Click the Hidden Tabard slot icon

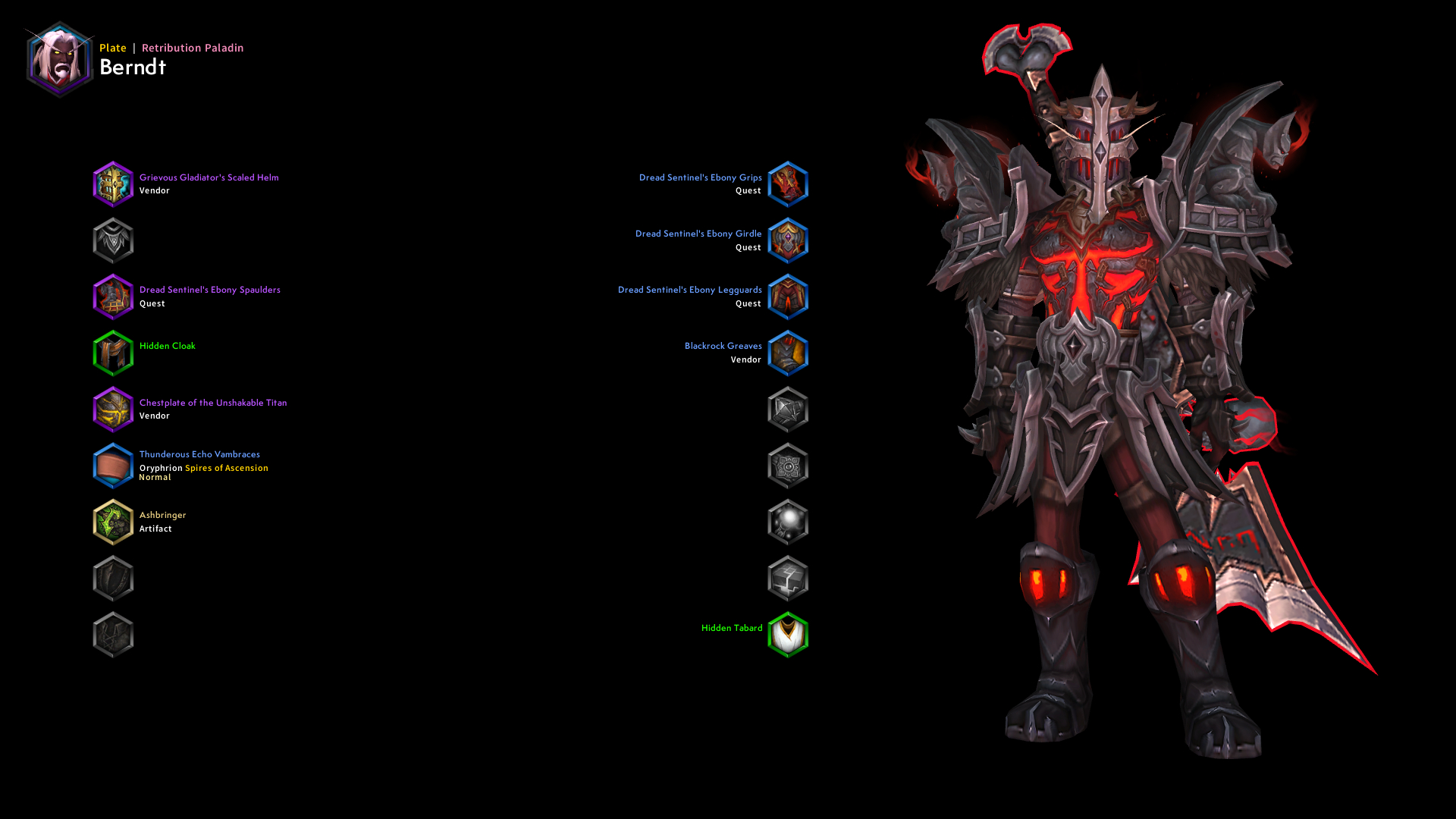click(788, 635)
